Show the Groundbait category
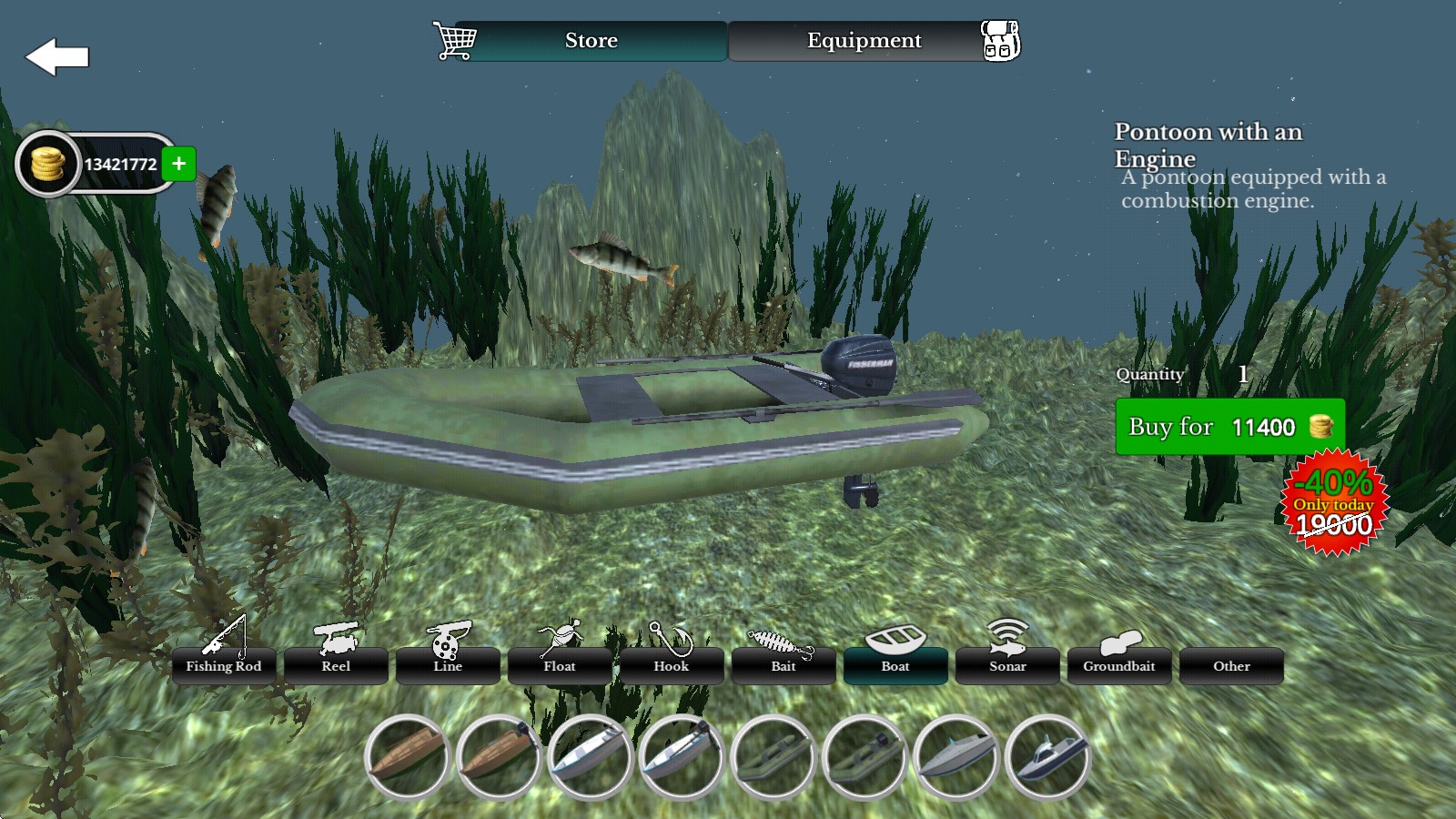1456x819 pixels. [x=1119, y=665]
